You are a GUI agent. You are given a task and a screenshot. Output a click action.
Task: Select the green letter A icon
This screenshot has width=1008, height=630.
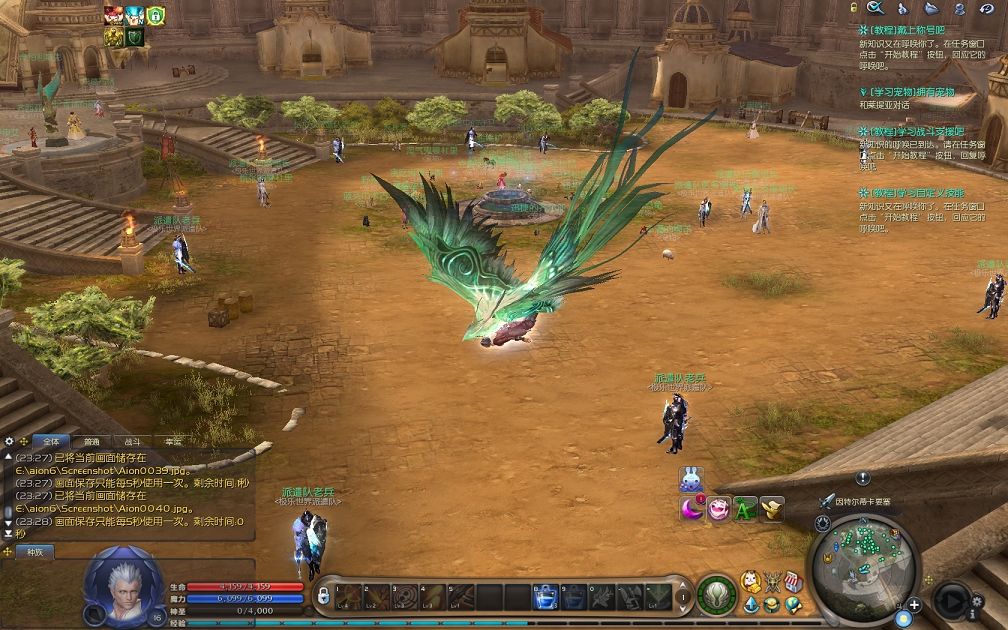pyautogui.click(x=745, y=510)
